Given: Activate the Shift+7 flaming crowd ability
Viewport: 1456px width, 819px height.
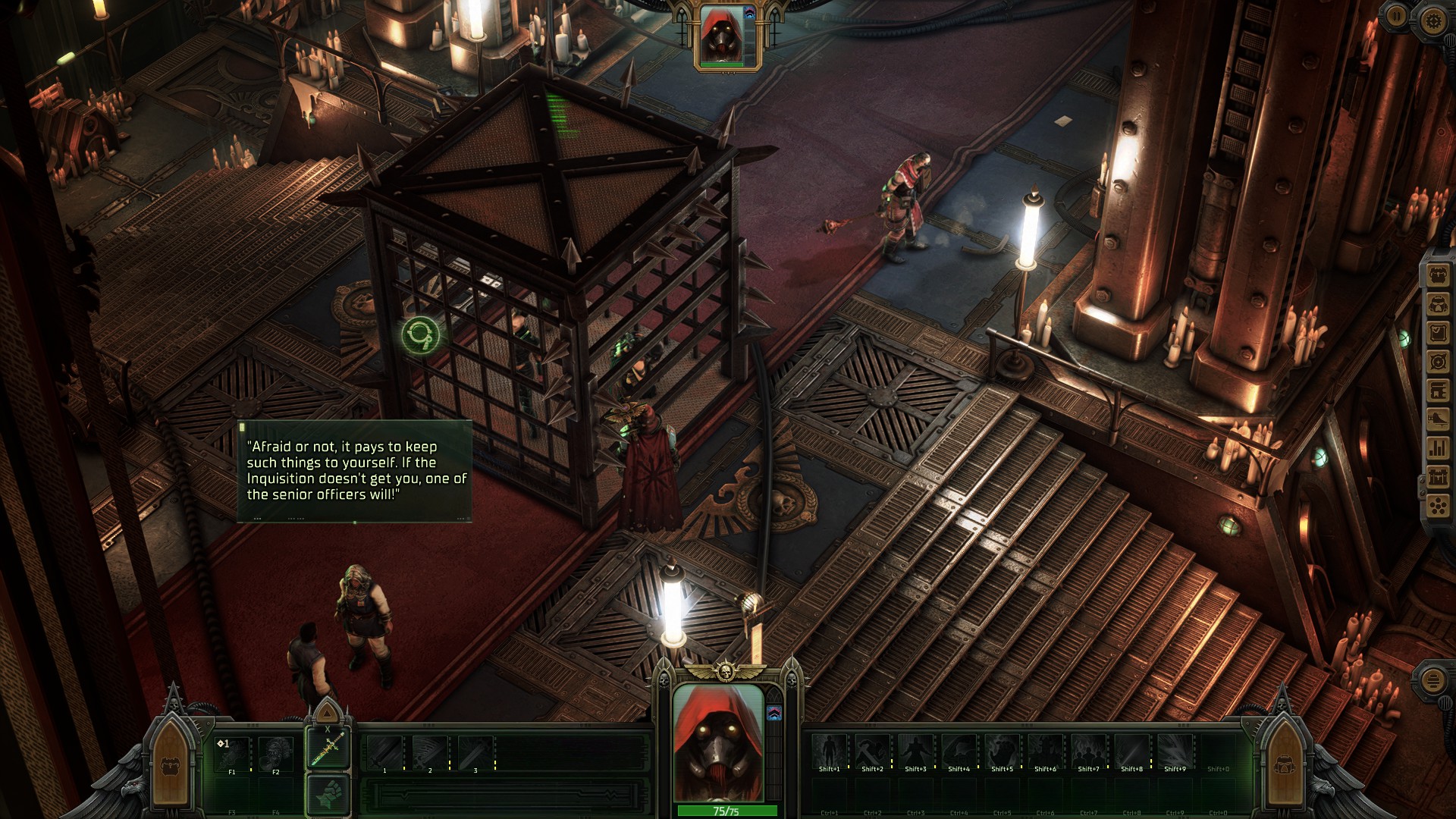Looking at the screenshot, I should (x=1089, y=752).
